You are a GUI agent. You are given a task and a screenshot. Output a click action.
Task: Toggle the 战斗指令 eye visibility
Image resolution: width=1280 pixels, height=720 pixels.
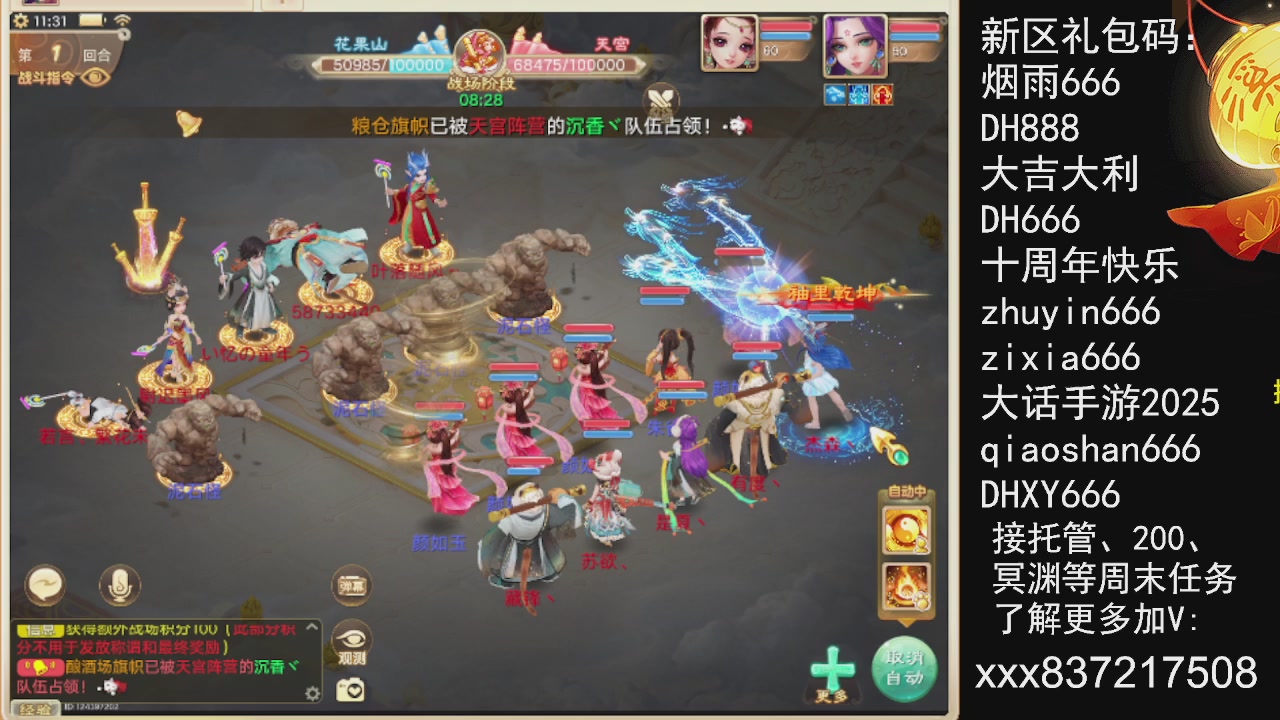point(95,77)
